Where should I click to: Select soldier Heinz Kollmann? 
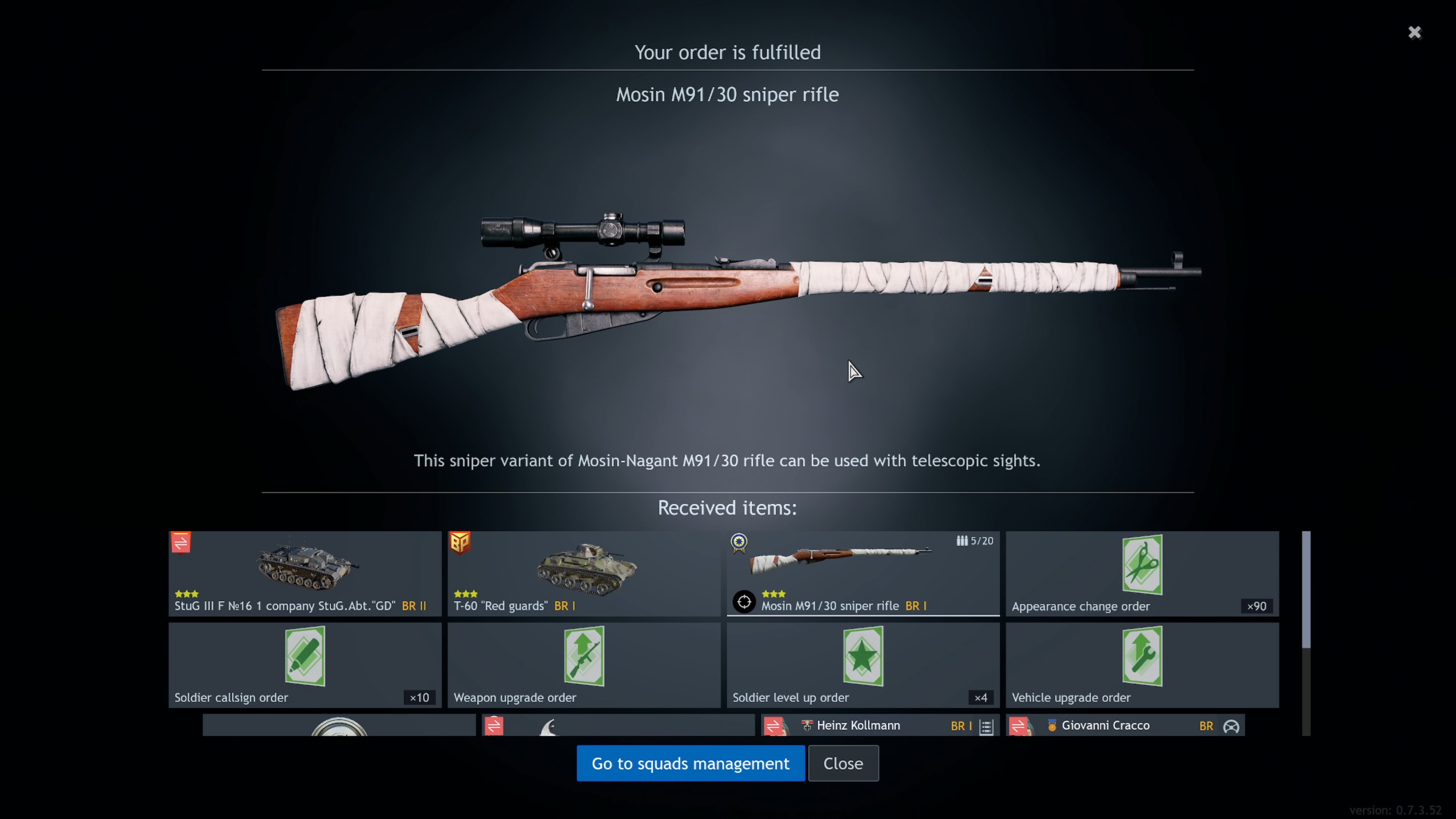pos(880,725)
